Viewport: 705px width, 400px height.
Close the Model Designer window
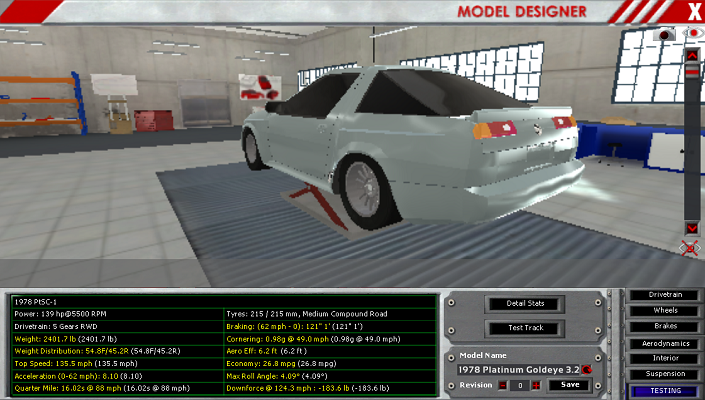[694, 11]
